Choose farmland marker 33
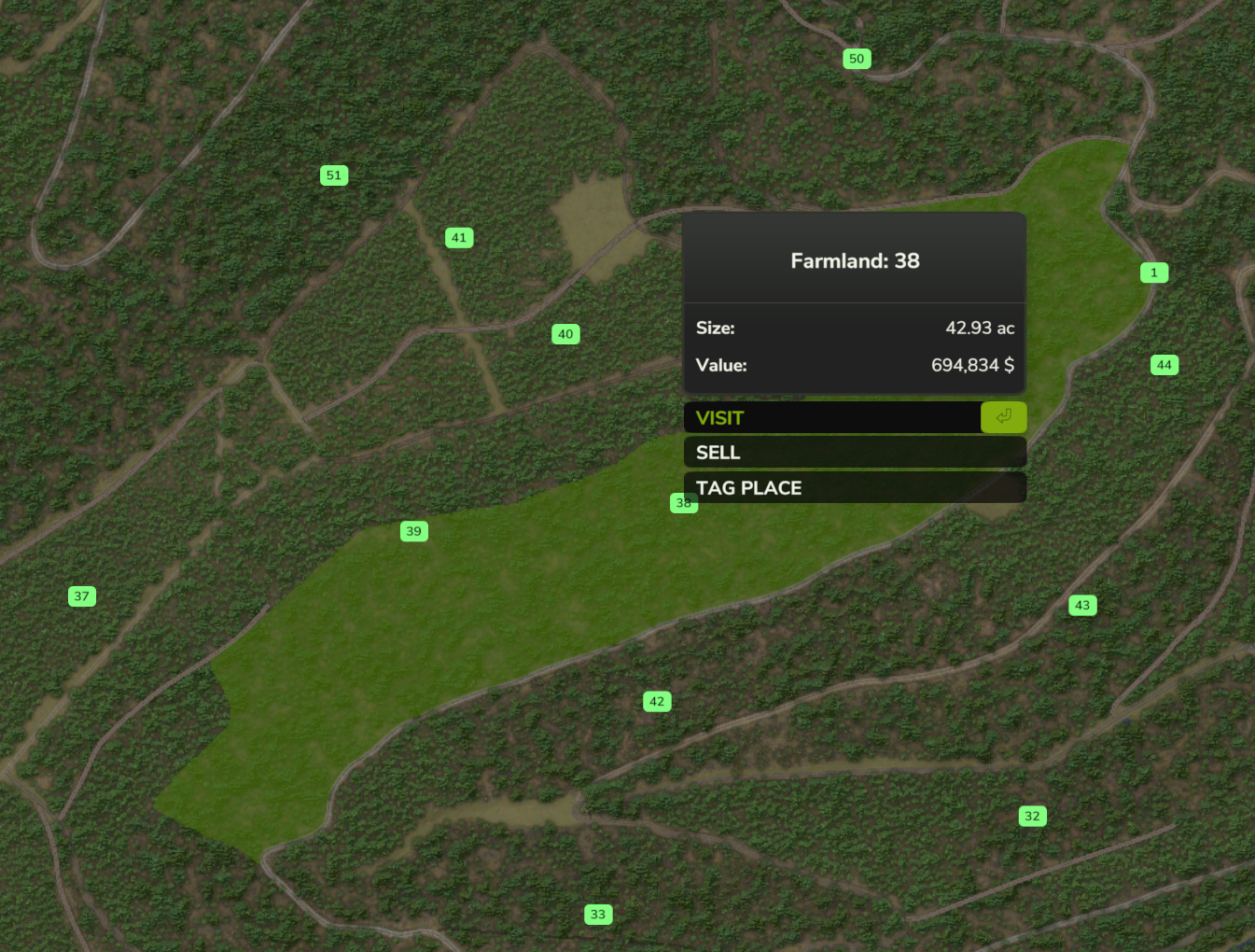Screen dimensions: 1255x952 click(x=598, y=915)
